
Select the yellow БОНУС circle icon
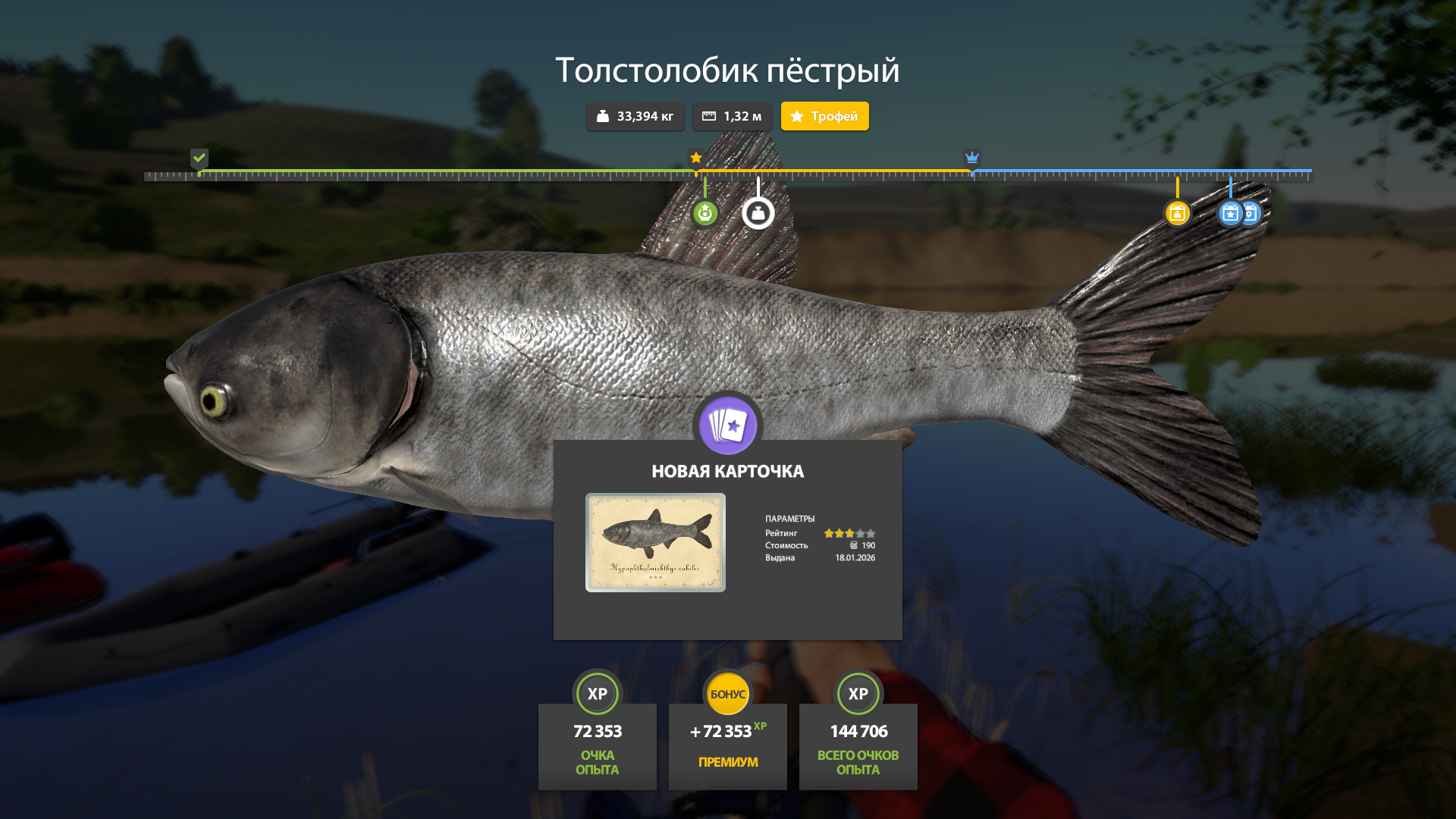tap(727, 693)
